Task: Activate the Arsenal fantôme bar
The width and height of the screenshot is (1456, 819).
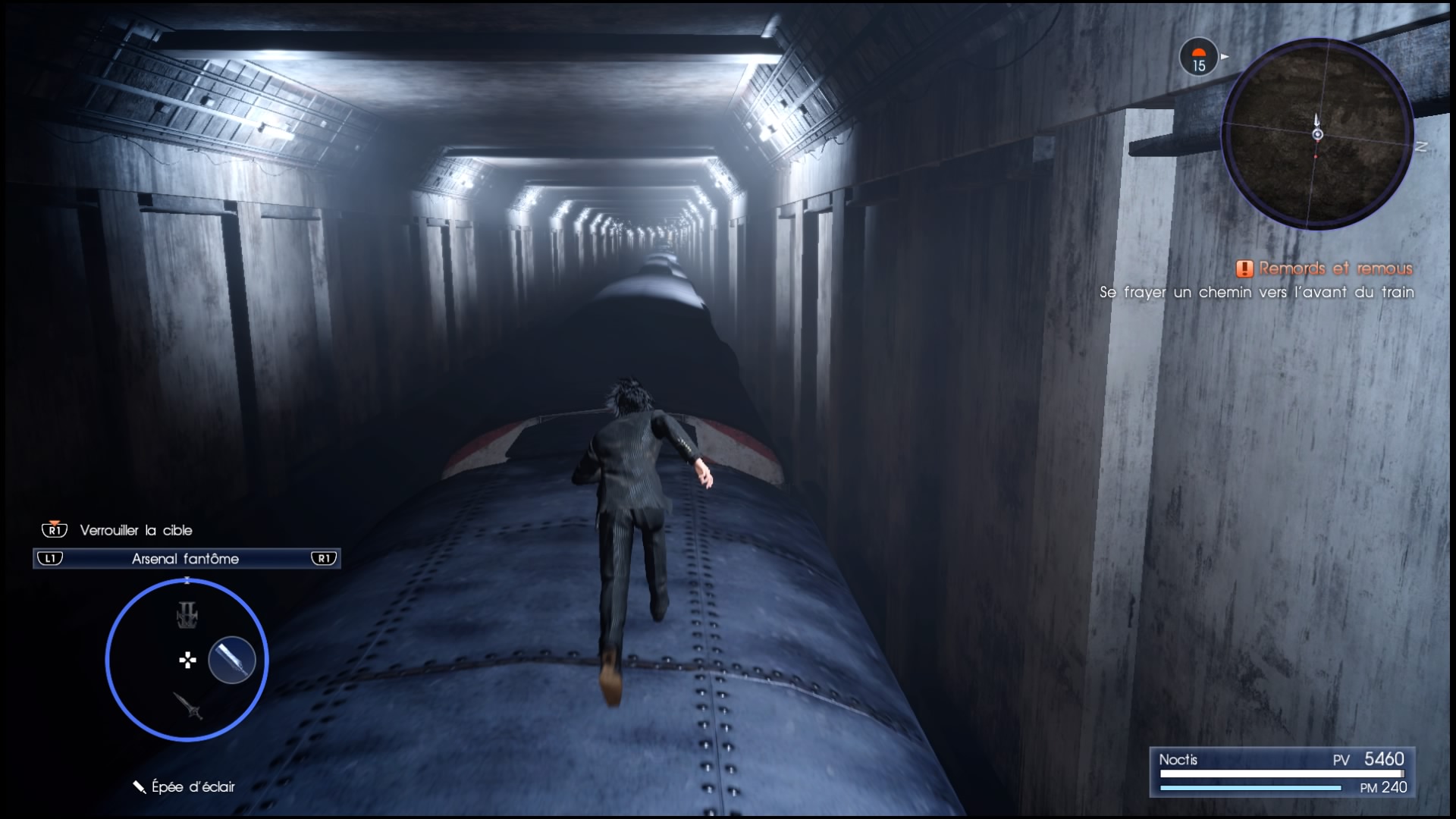Action: coord(187,559)
